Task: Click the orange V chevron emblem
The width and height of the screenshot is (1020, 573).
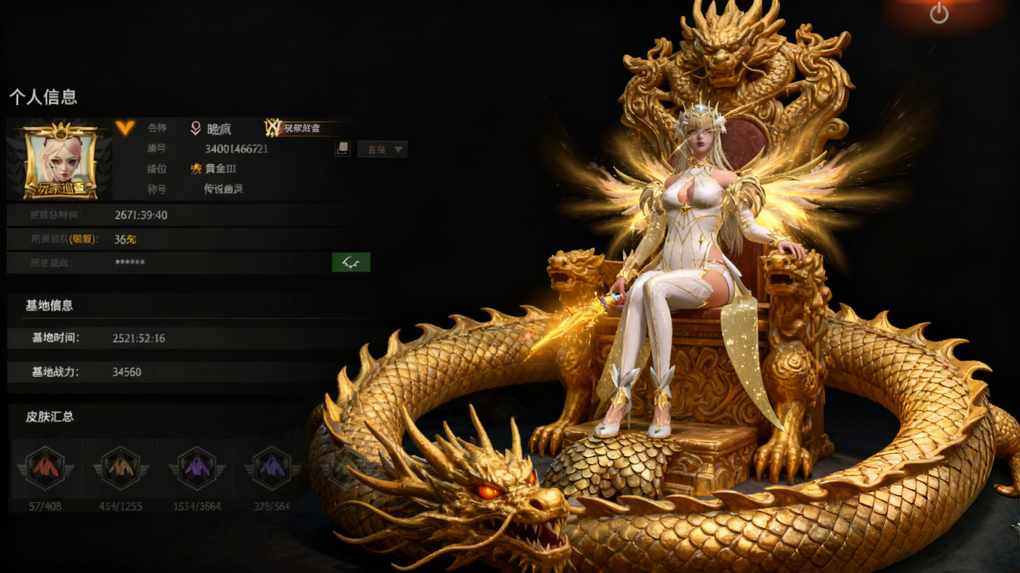Action: 124,127
